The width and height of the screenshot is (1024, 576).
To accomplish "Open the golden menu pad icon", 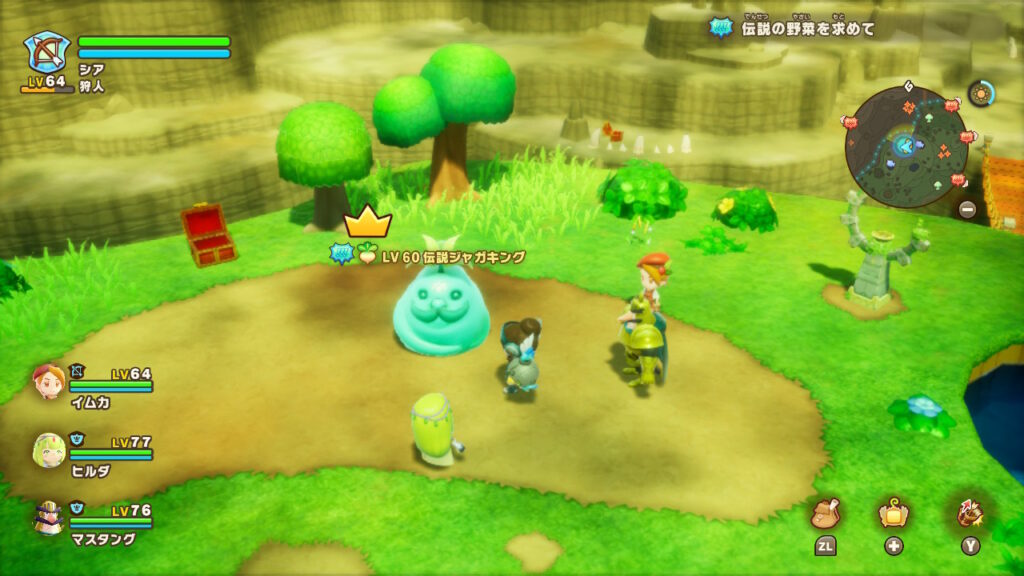I will [x=892, y=514].
